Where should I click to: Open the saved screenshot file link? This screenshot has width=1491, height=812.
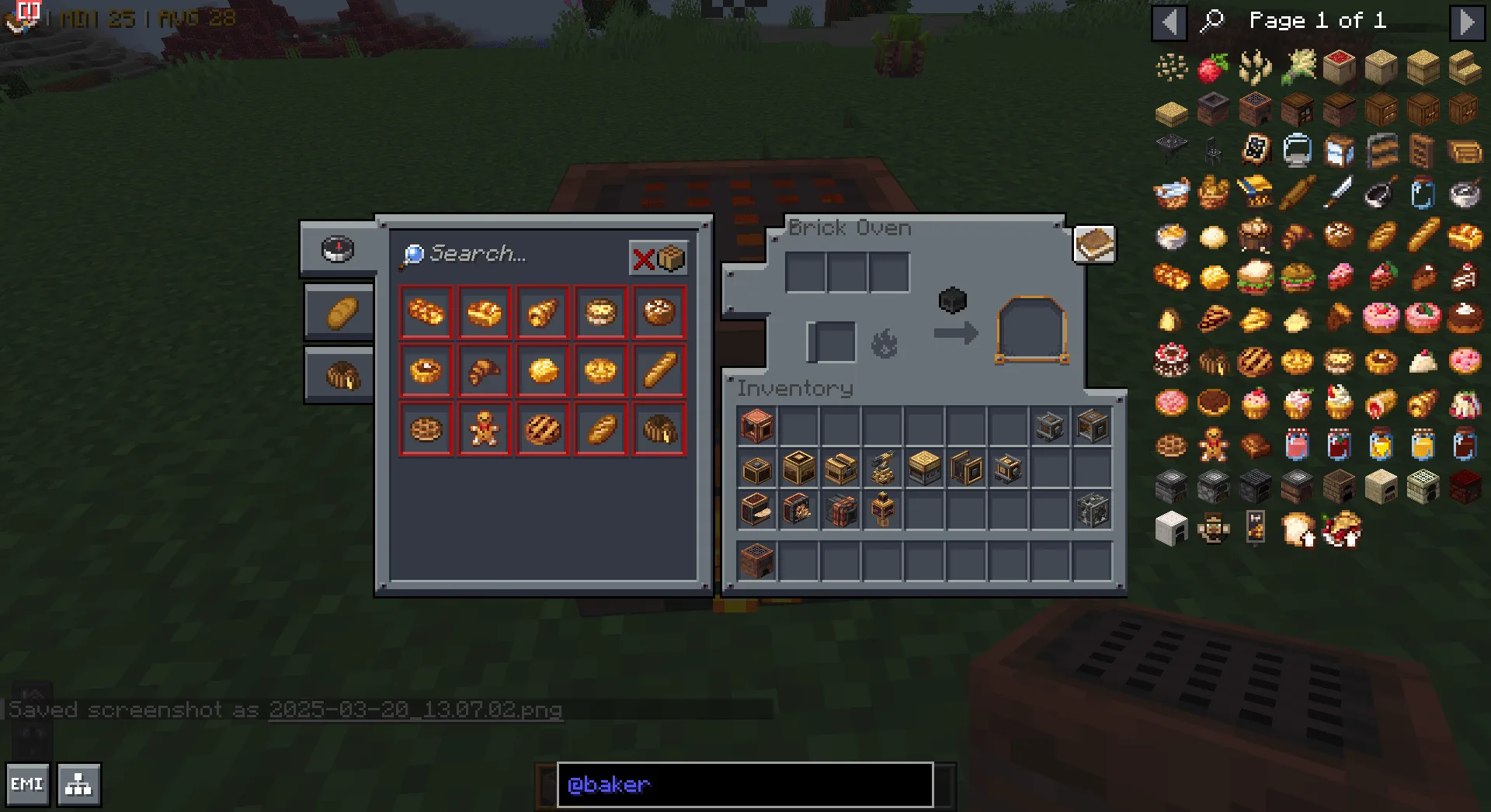[415, 710]
